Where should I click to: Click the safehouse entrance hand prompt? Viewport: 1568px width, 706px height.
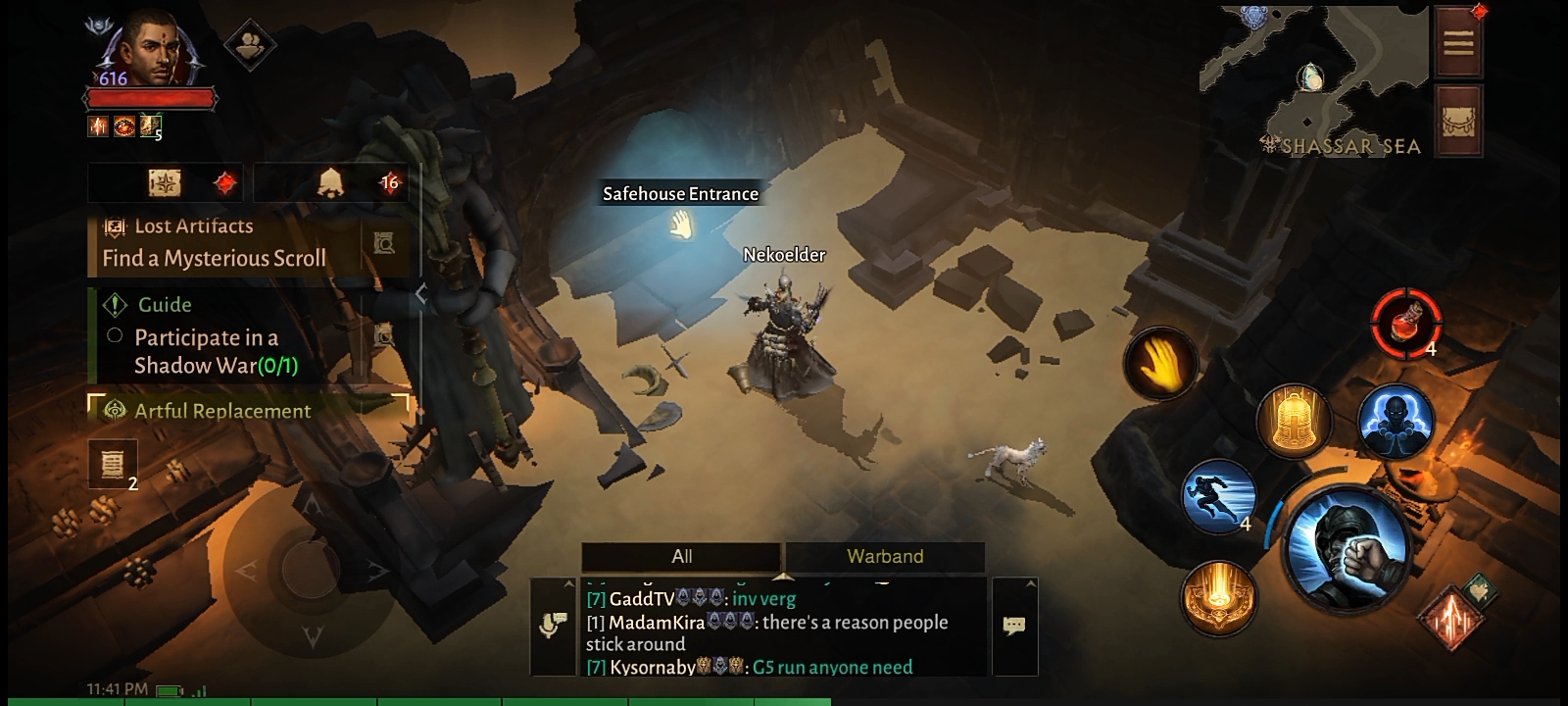[681, 227]
